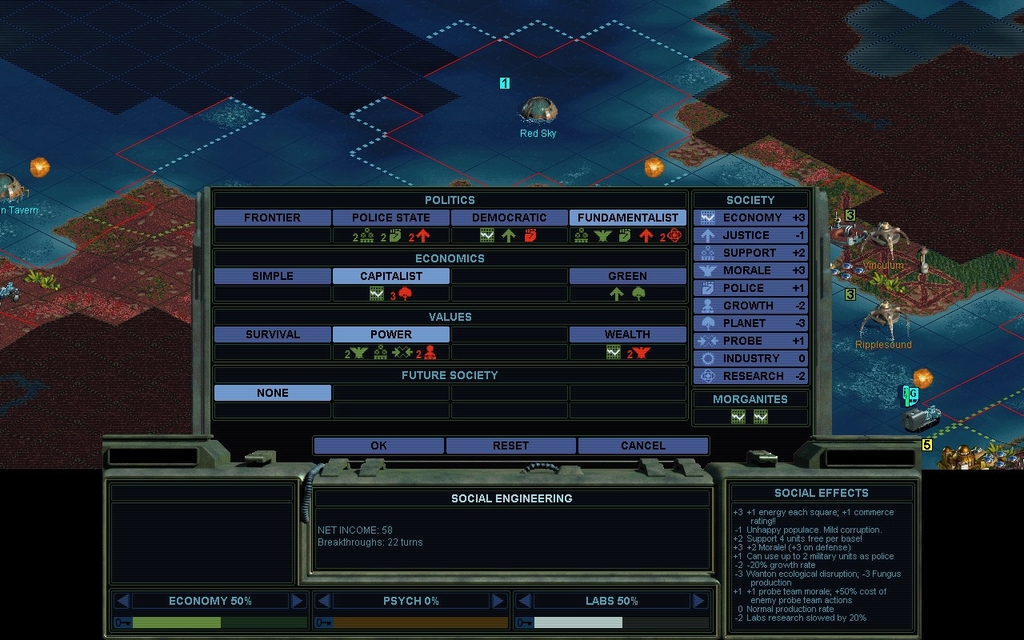Viewport: 1024px width, 640px height.
Task: Cancel the social engineering dialog
Action: click(642, 446)
